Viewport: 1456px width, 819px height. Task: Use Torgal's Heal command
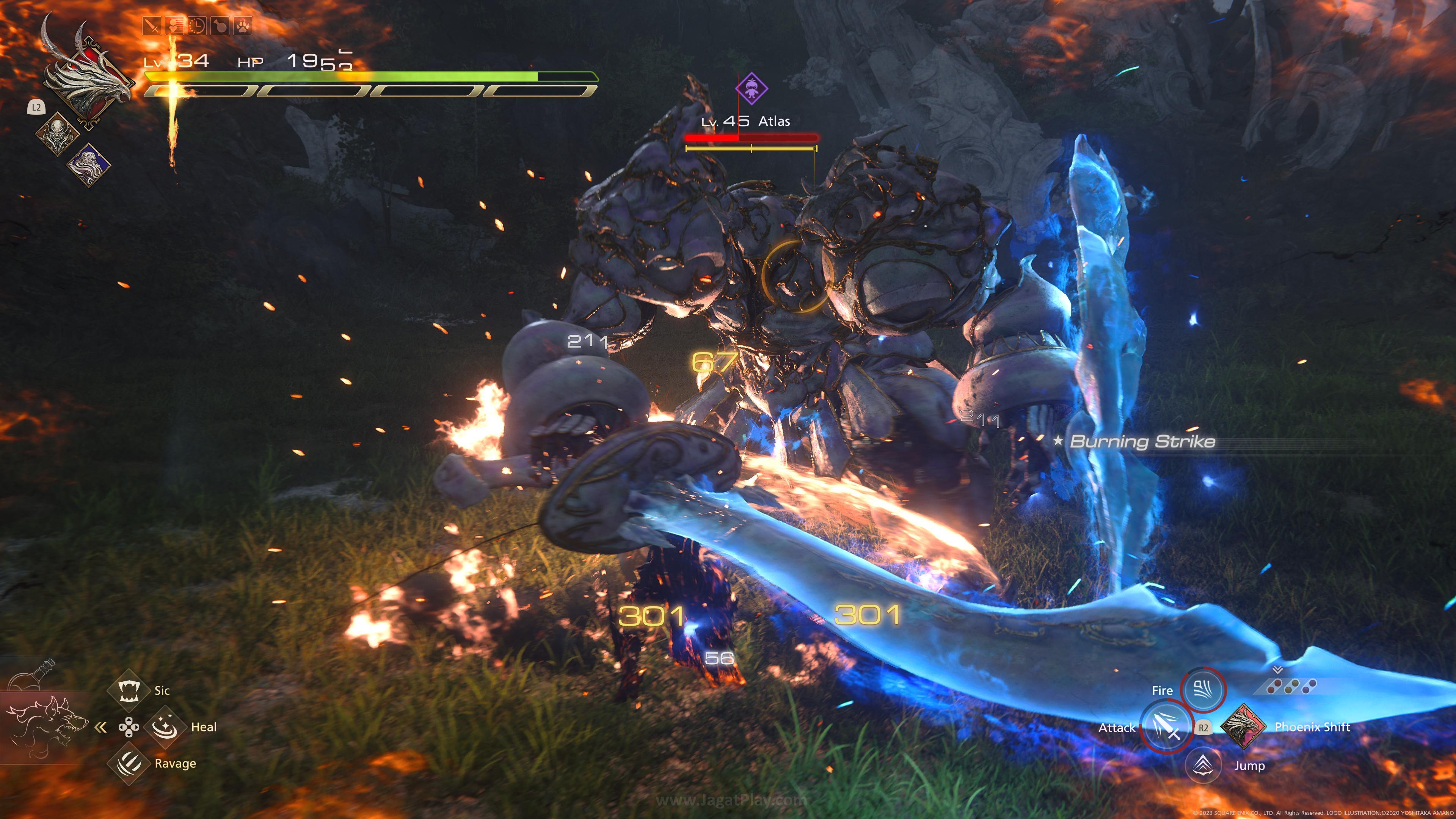coord(165,727)
